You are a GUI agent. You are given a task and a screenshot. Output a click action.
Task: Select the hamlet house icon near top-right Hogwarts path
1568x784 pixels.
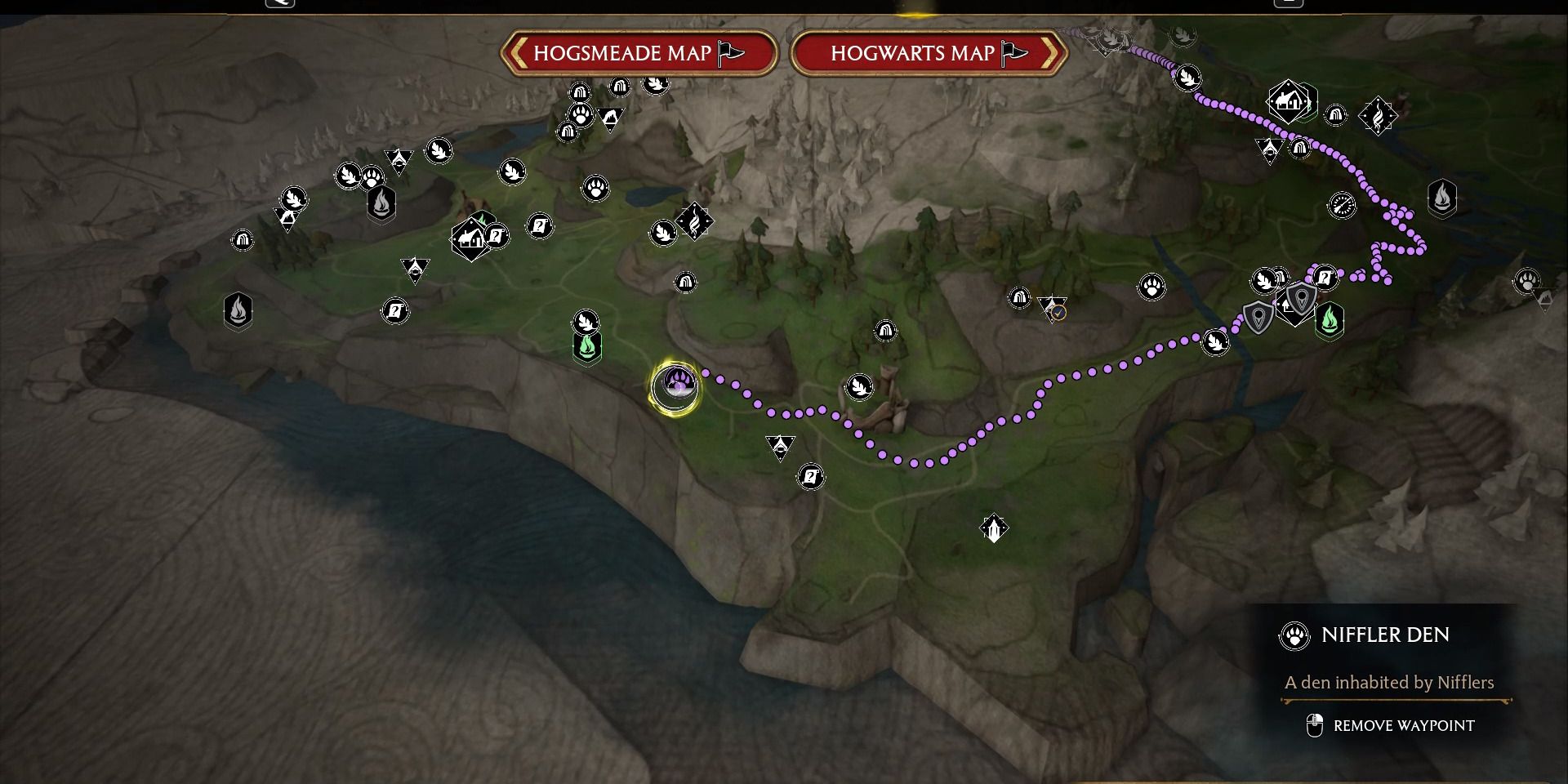1288,102
